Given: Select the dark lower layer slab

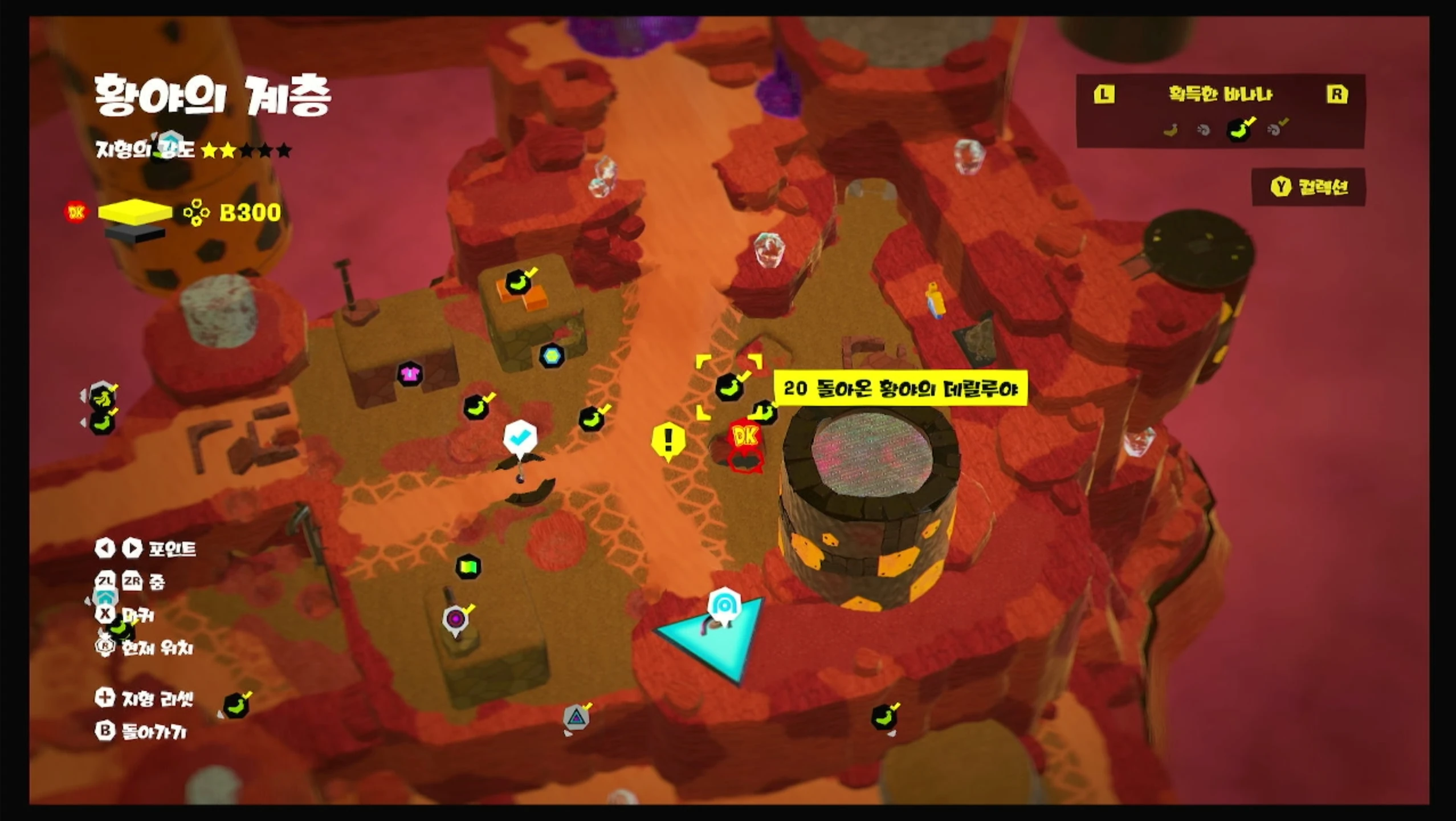Looking at the screenshot, I should [135, 233].
